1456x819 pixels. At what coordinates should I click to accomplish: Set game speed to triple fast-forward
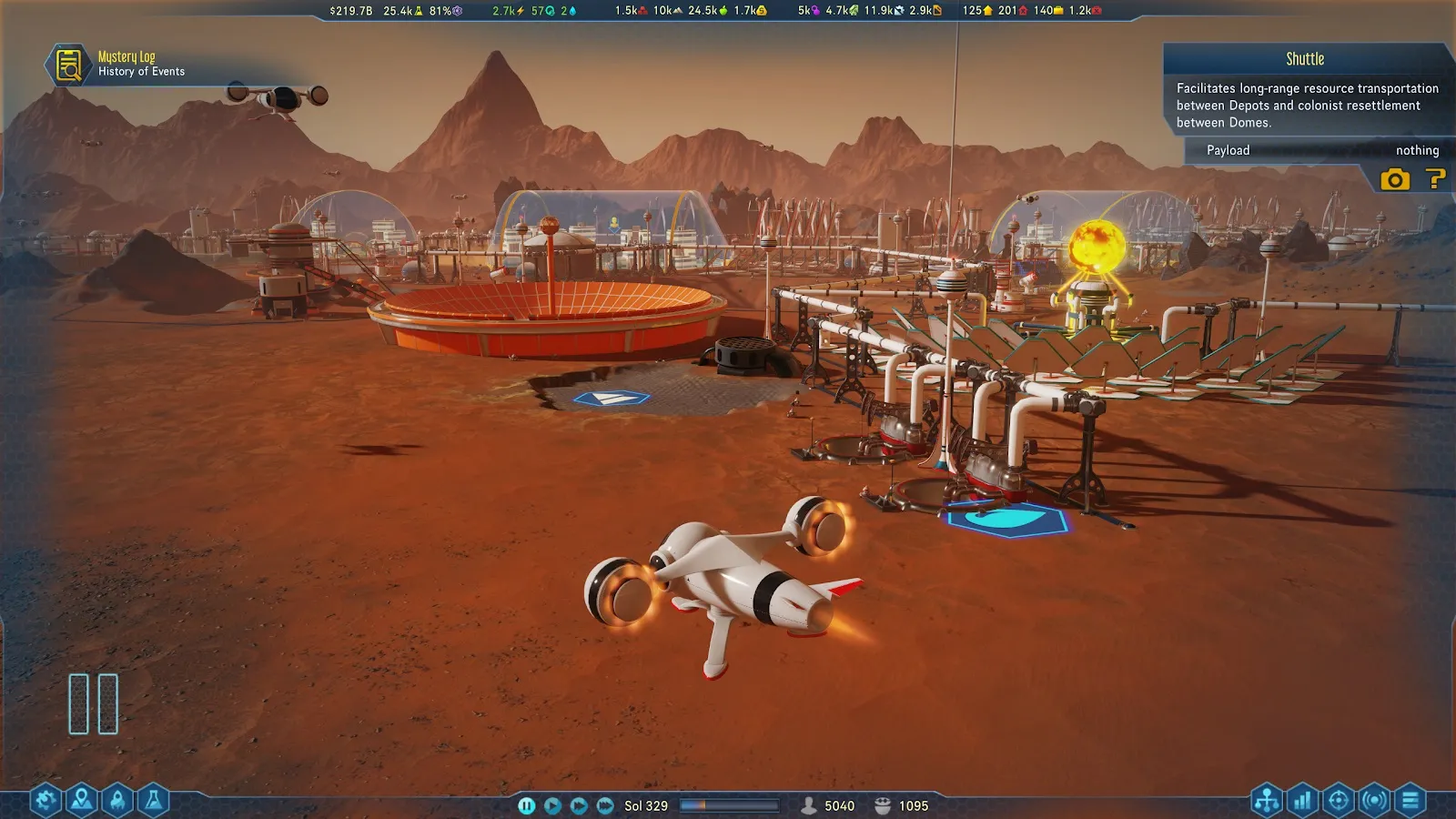(605, 805)
